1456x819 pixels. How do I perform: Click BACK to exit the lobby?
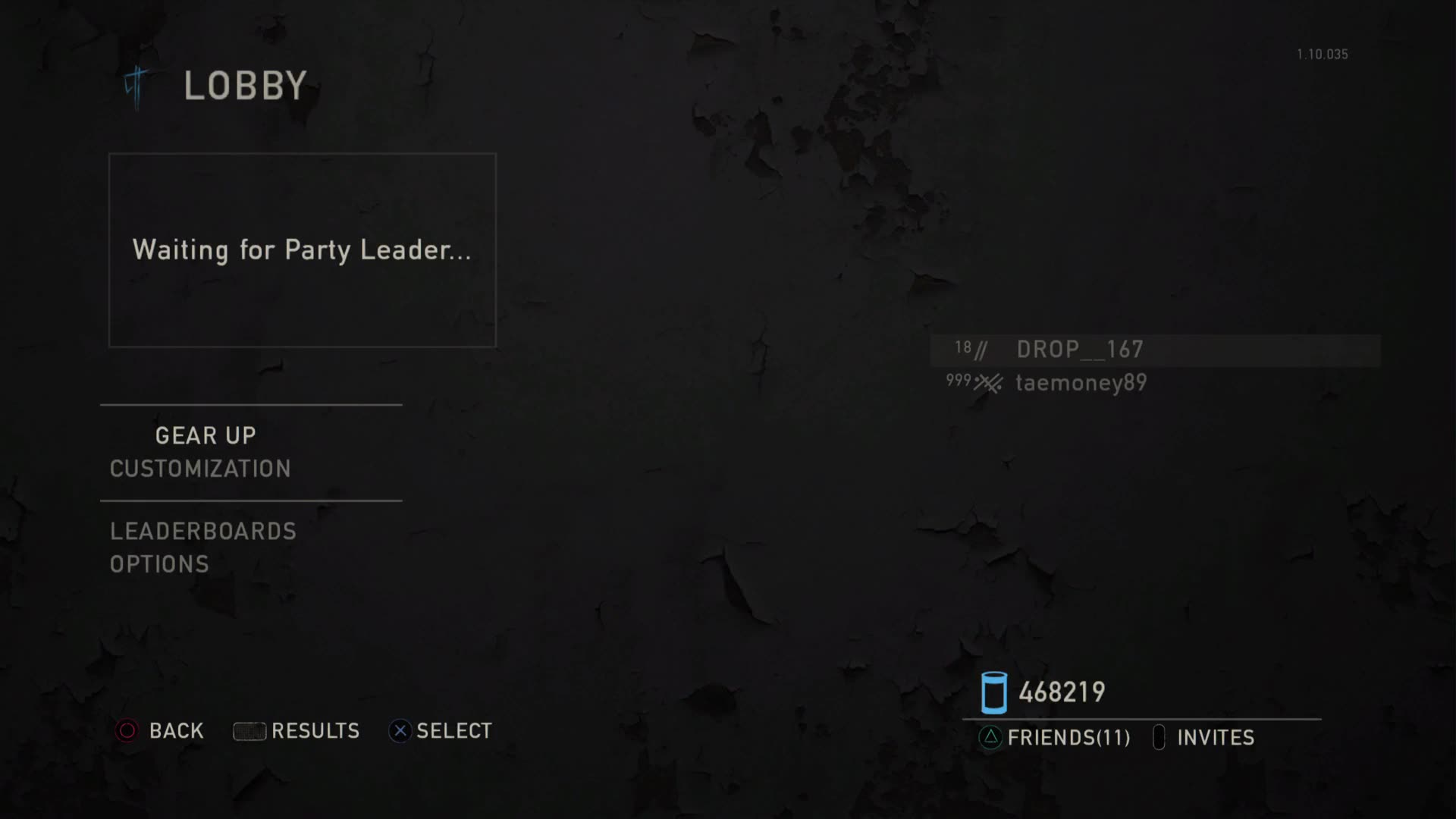tap(176, 730)
